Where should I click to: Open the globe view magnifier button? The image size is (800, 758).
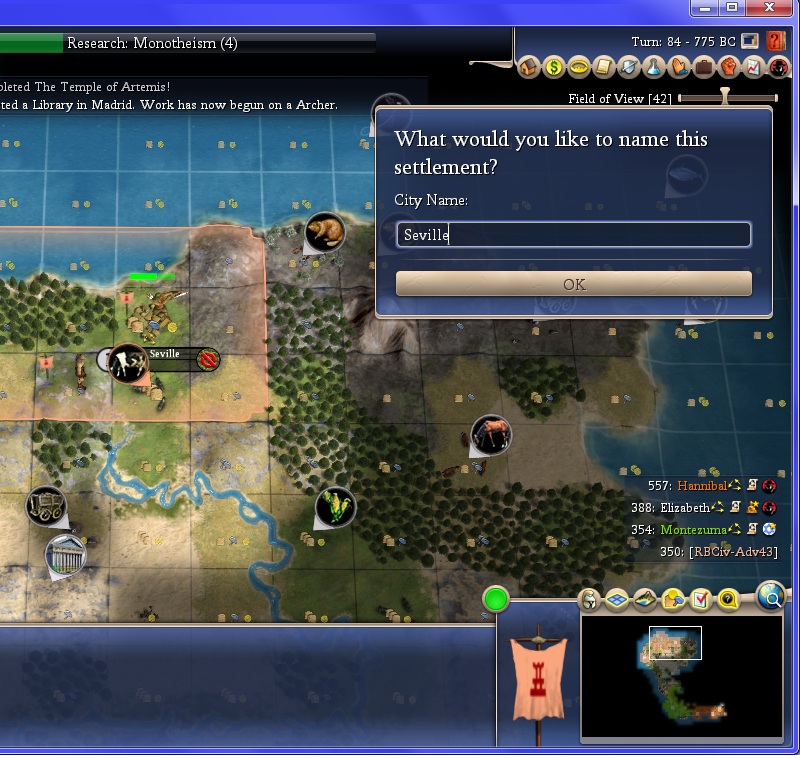click(772, 597)
